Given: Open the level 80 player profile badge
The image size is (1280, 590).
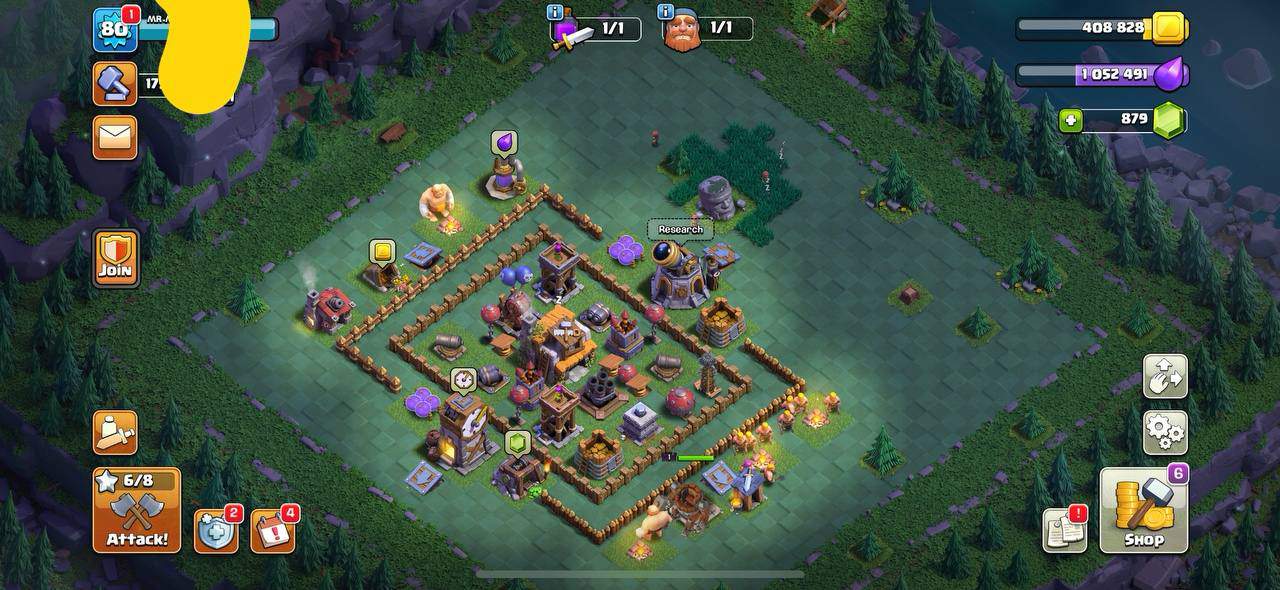Looking at the screenshot, I should 114,30.
